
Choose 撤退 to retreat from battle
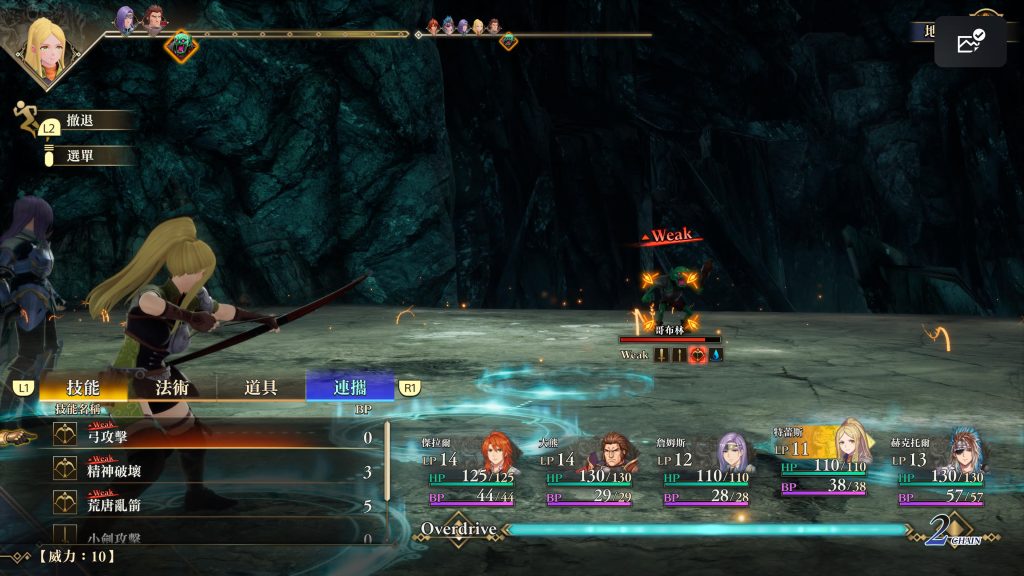click(80, 120)
